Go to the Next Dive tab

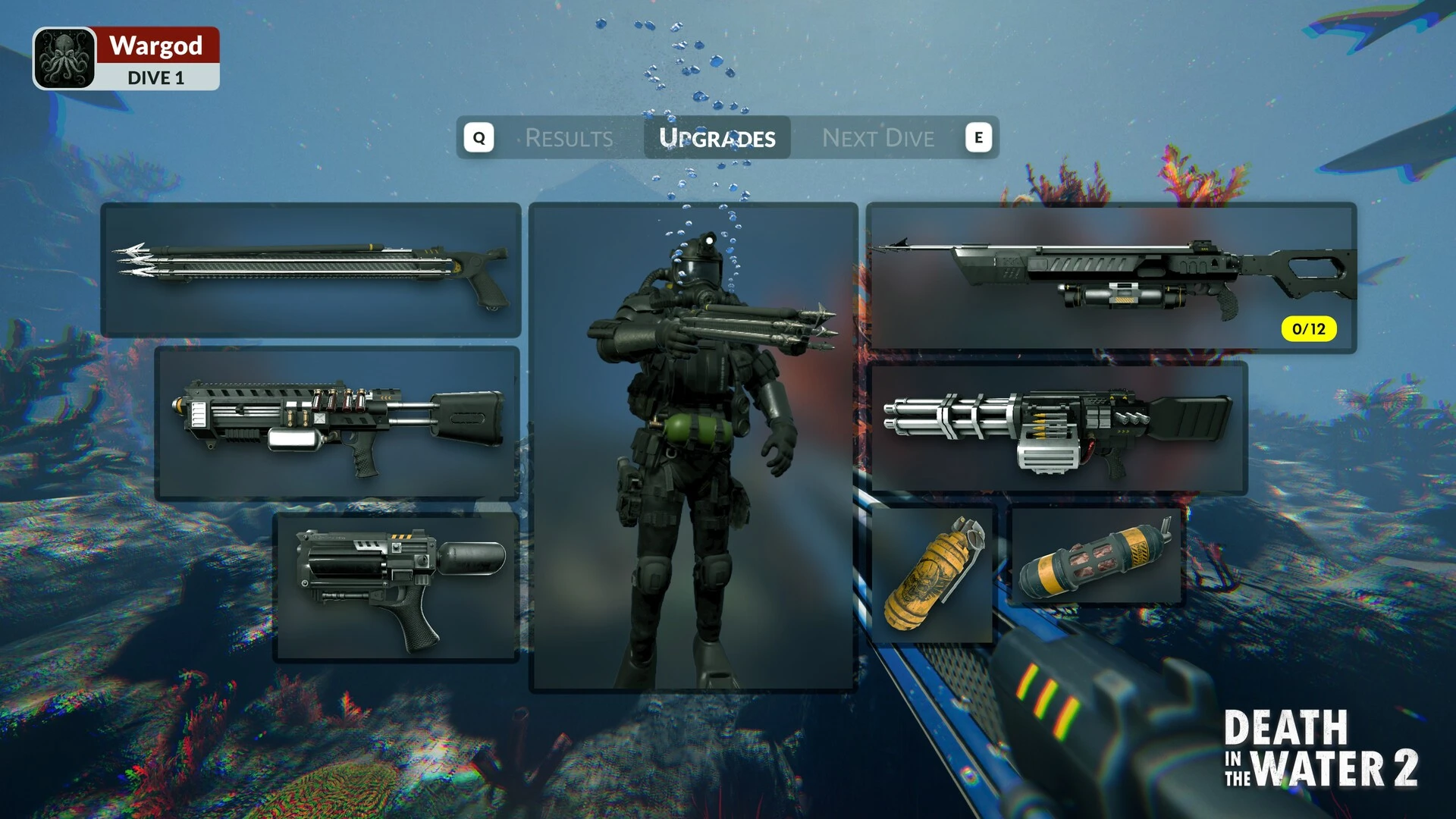coord(877,138)
